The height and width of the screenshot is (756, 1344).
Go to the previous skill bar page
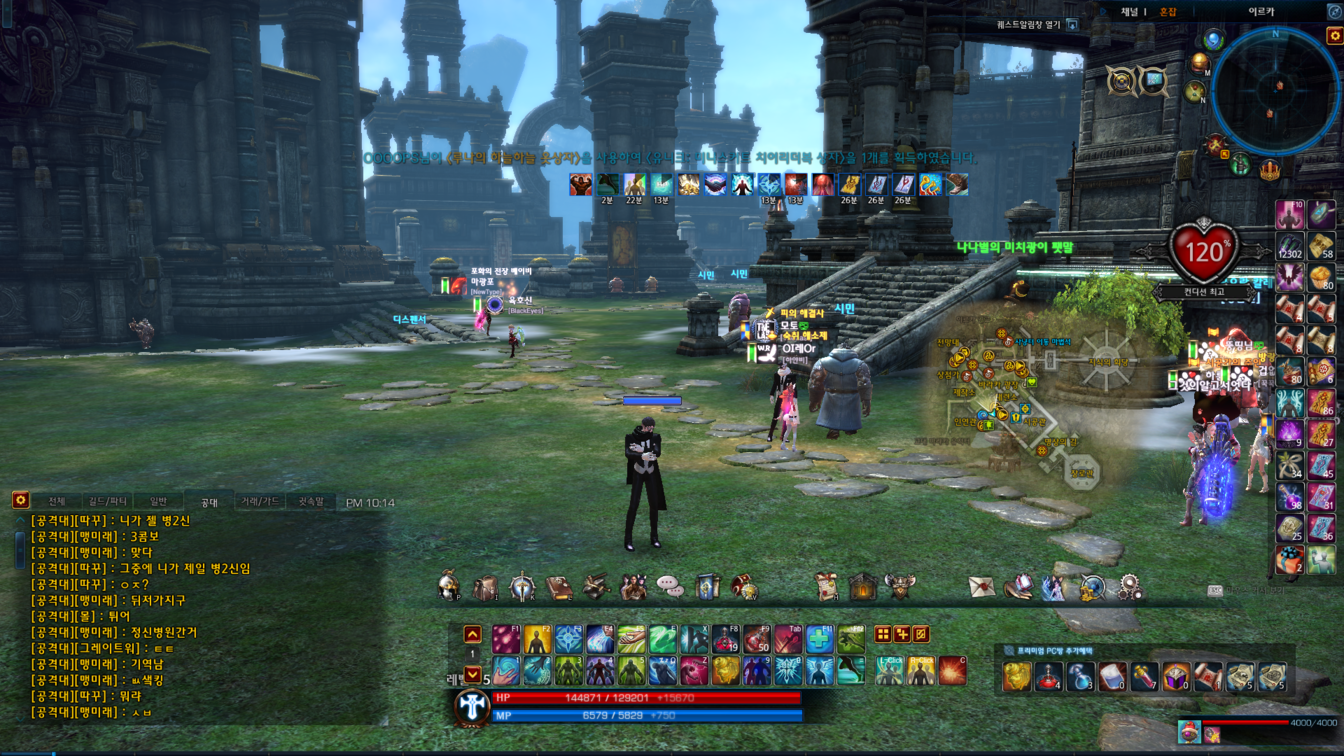473,635
